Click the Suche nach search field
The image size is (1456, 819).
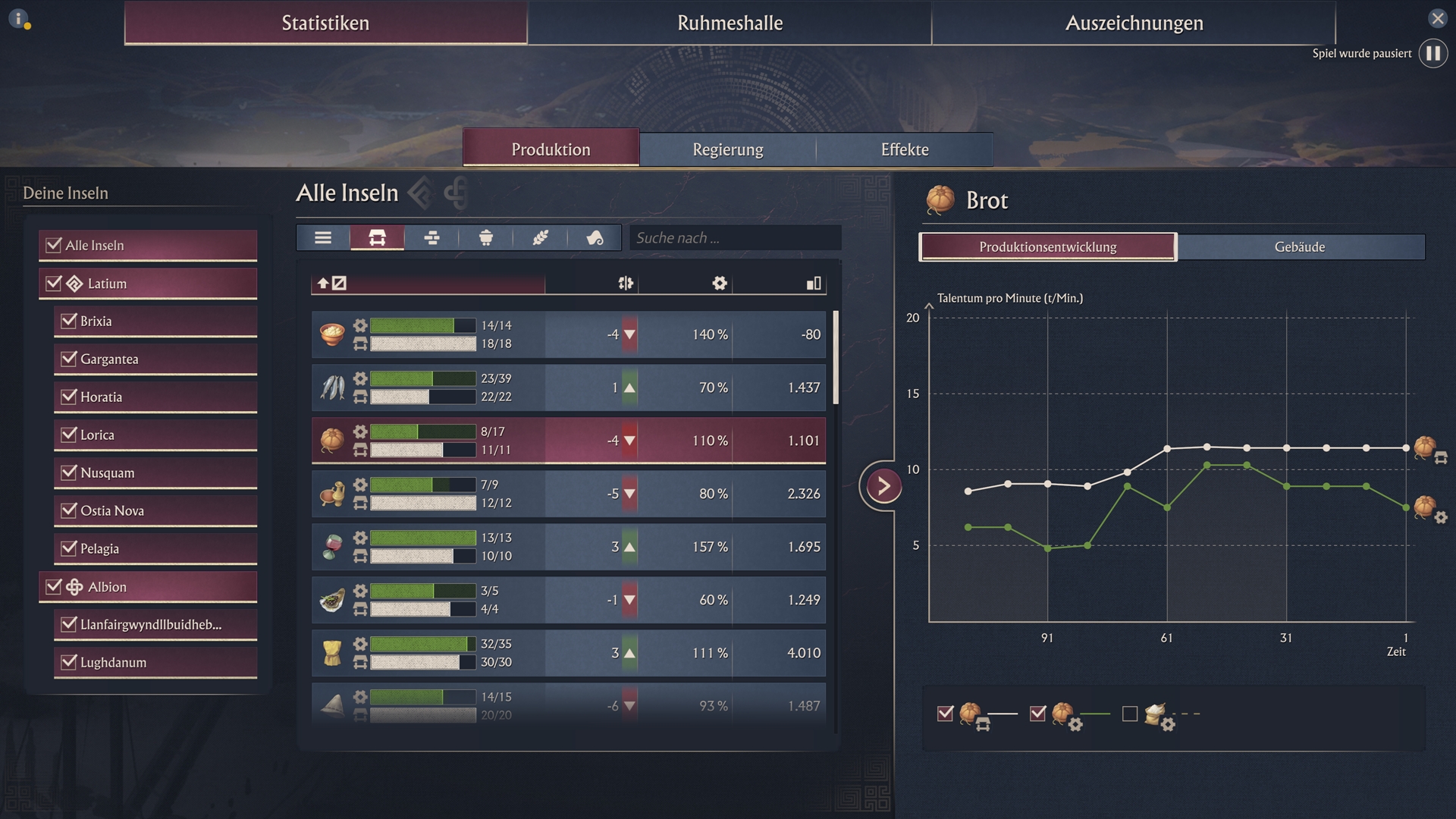735,238
